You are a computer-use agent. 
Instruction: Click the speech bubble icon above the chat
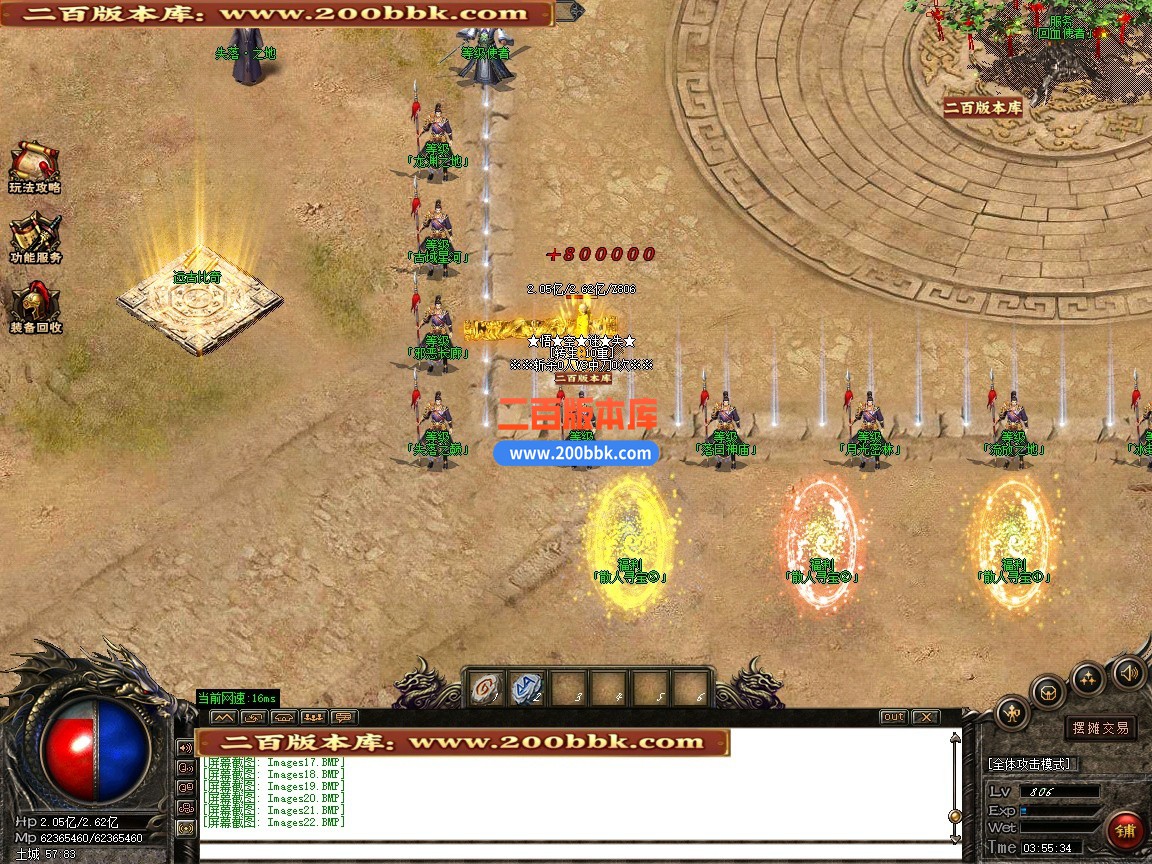(x=344, y=717)
